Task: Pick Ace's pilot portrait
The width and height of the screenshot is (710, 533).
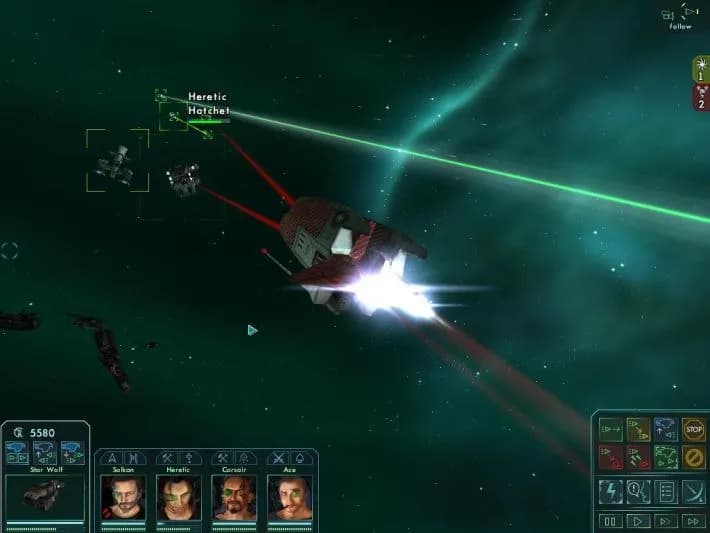Action: pos(289,496)
